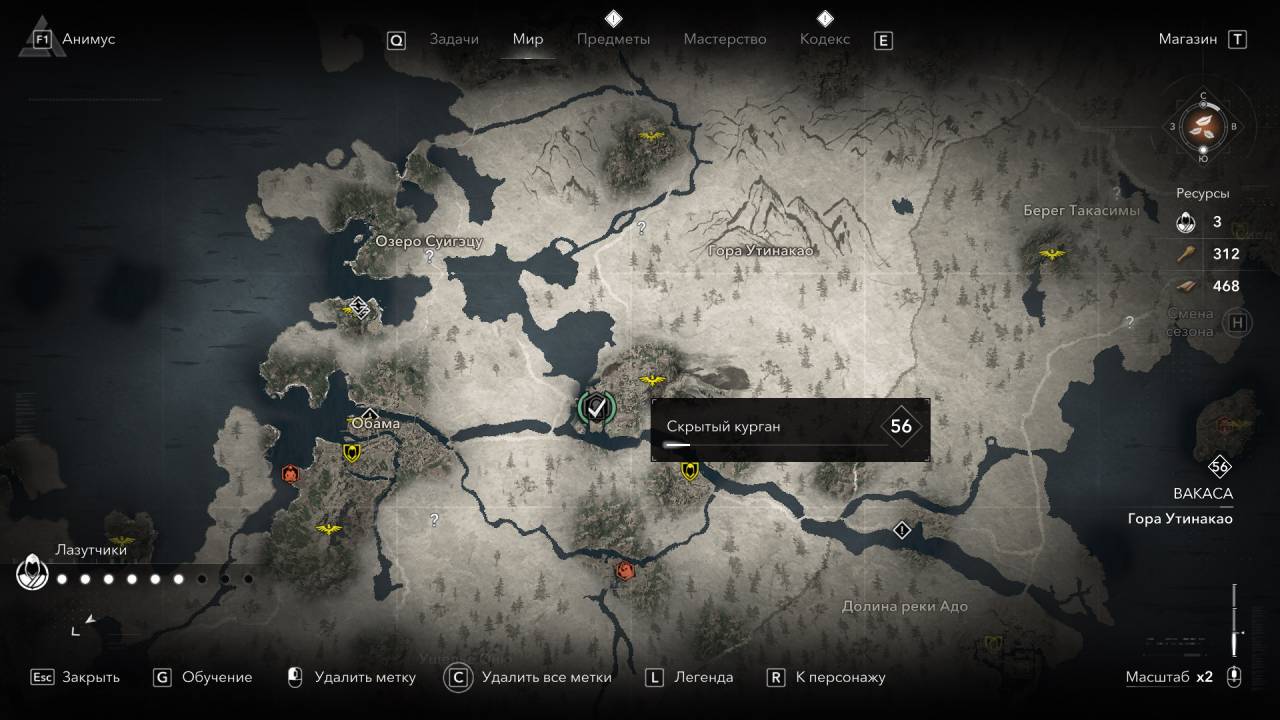Show the map Легенда

pyautogui.click(x=703, y=677)
